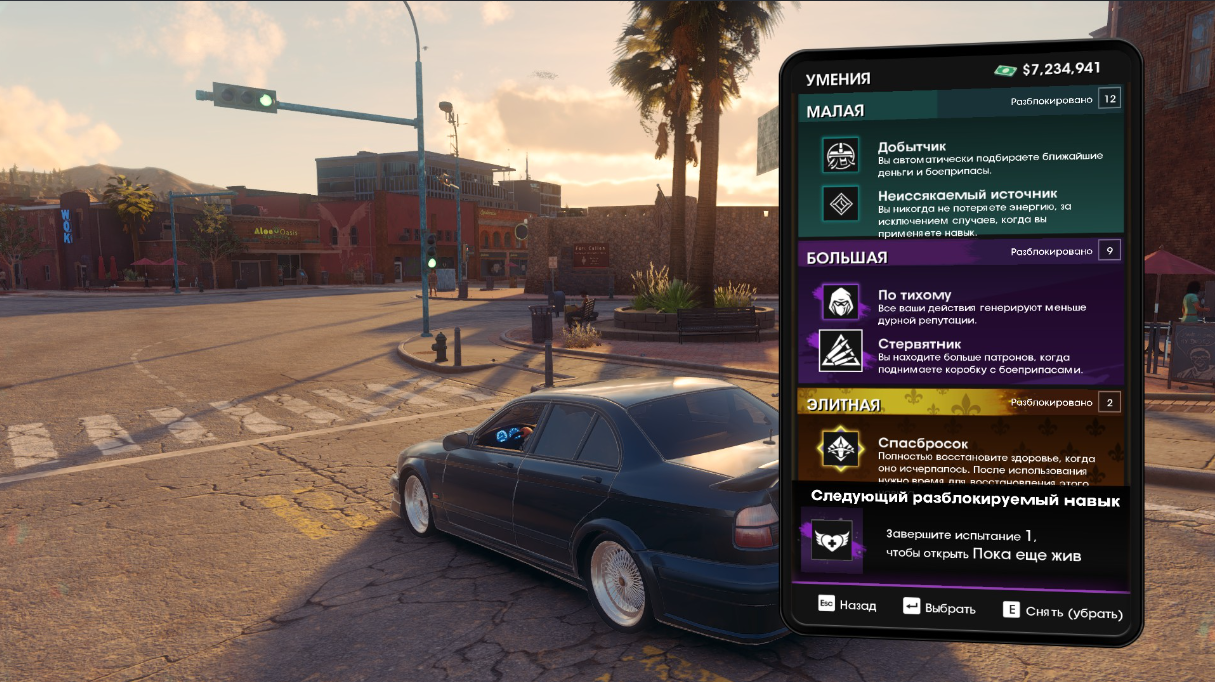Open the Элитная perk category header
This screenshot has width=1215, height=682.
click(x=843, y=405)
